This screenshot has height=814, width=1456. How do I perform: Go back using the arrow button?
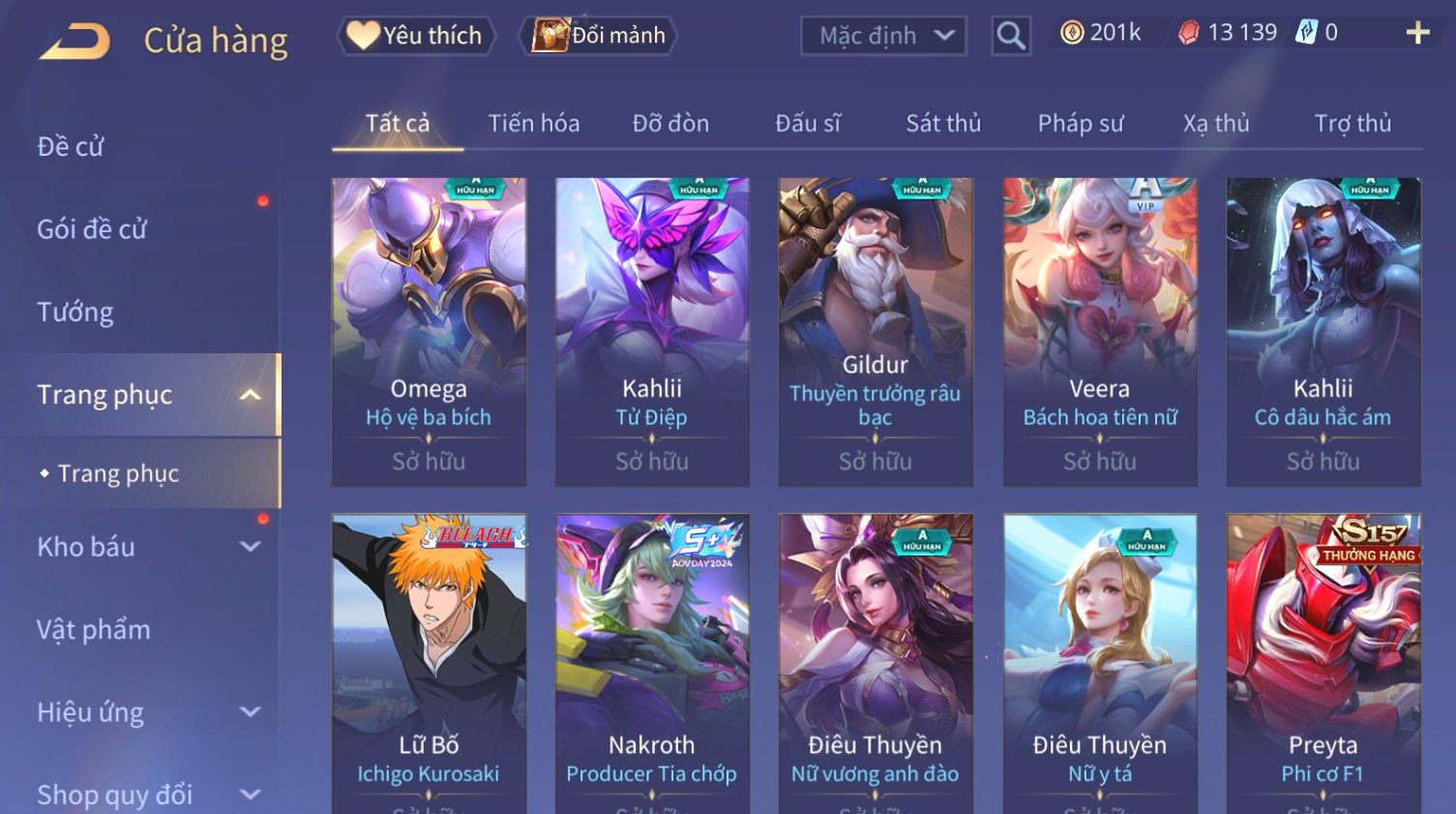tap(74, 41)
